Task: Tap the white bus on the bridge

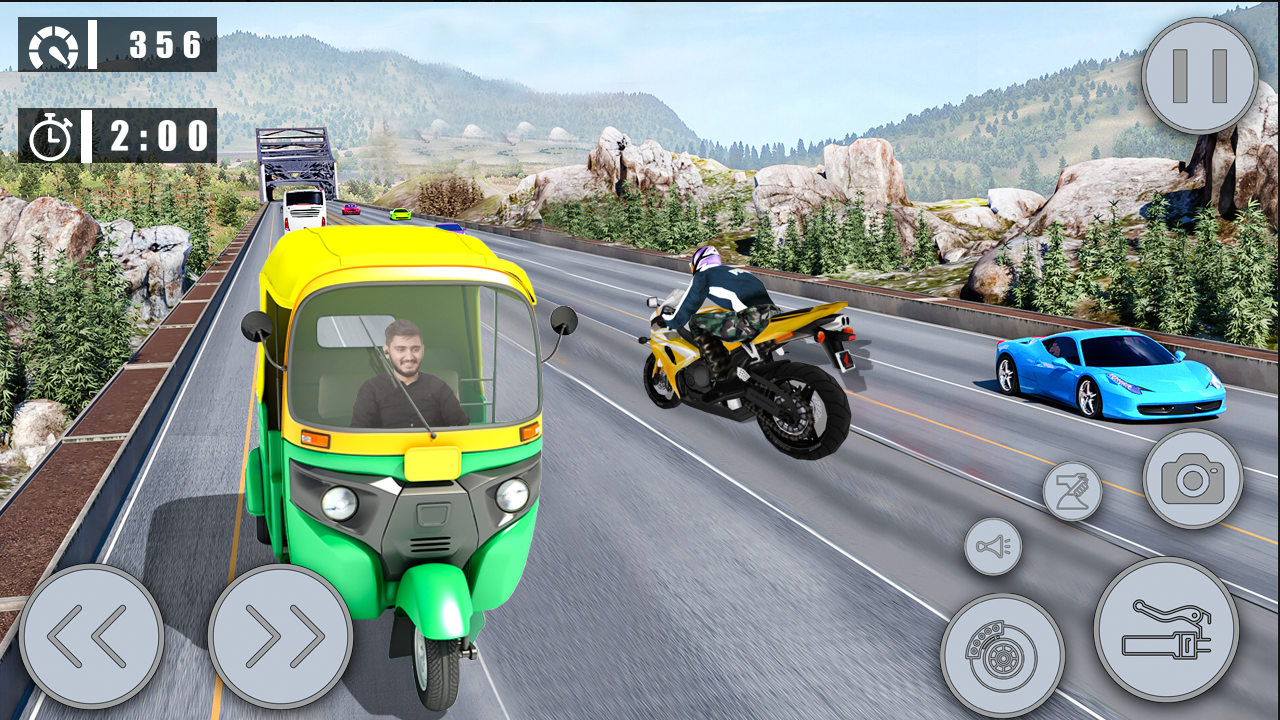Action: [305, 209]
